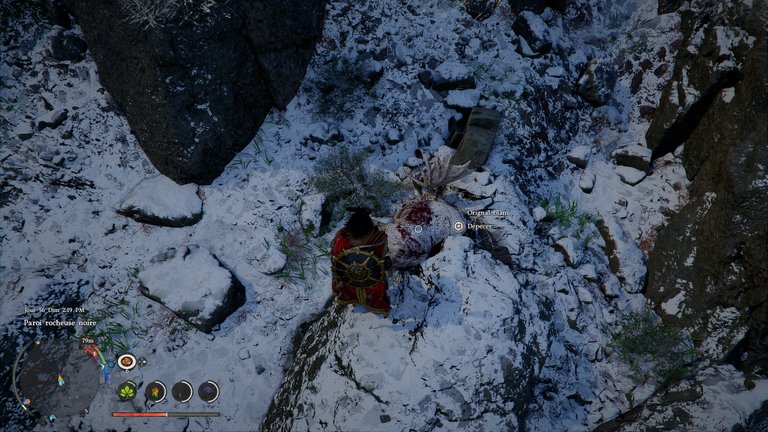Select the purple item slot

tap(208, 391)
